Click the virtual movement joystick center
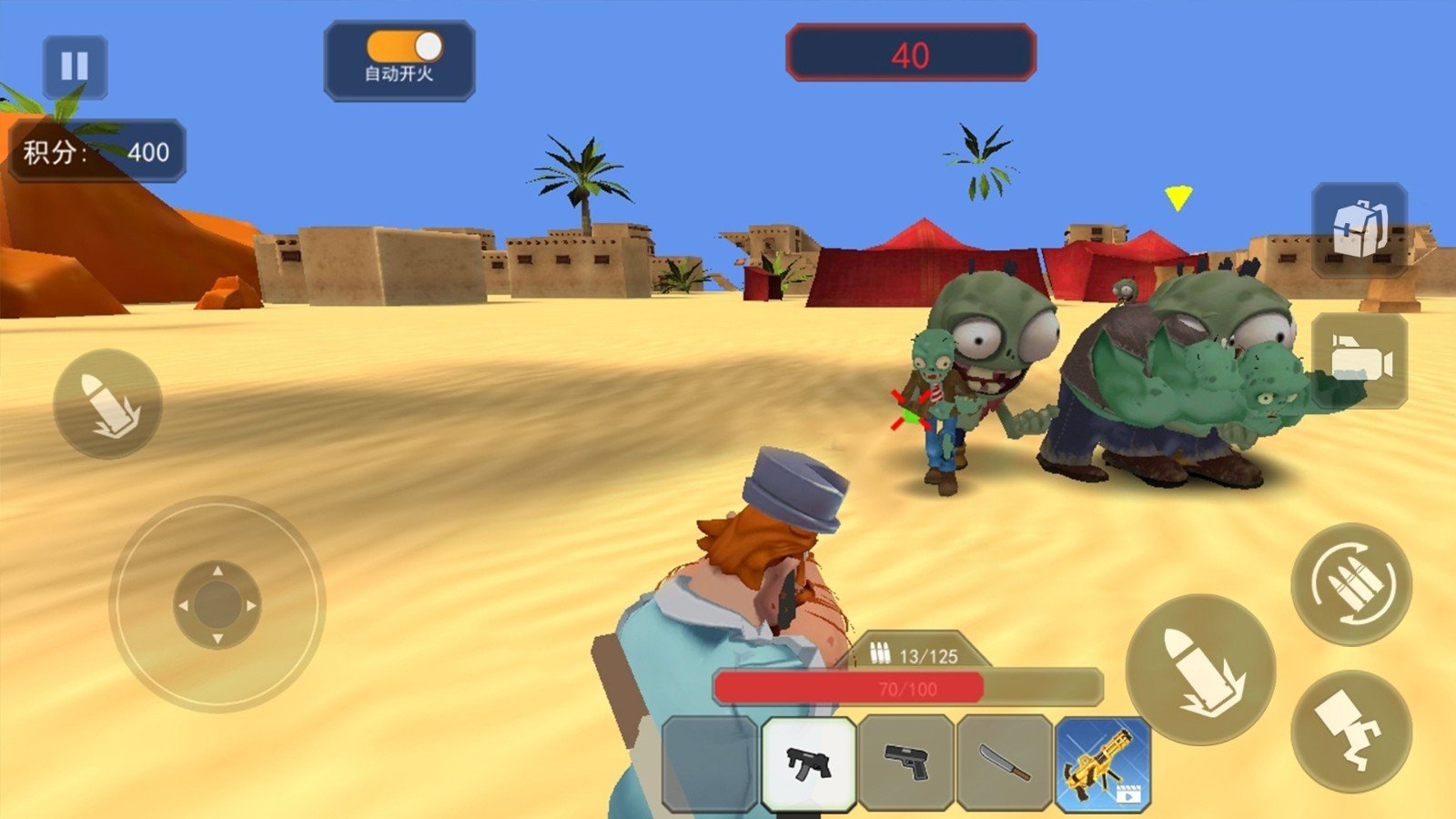Image resolution: width=1456 pixels, height=819 pixels. (x=217, y=604)
